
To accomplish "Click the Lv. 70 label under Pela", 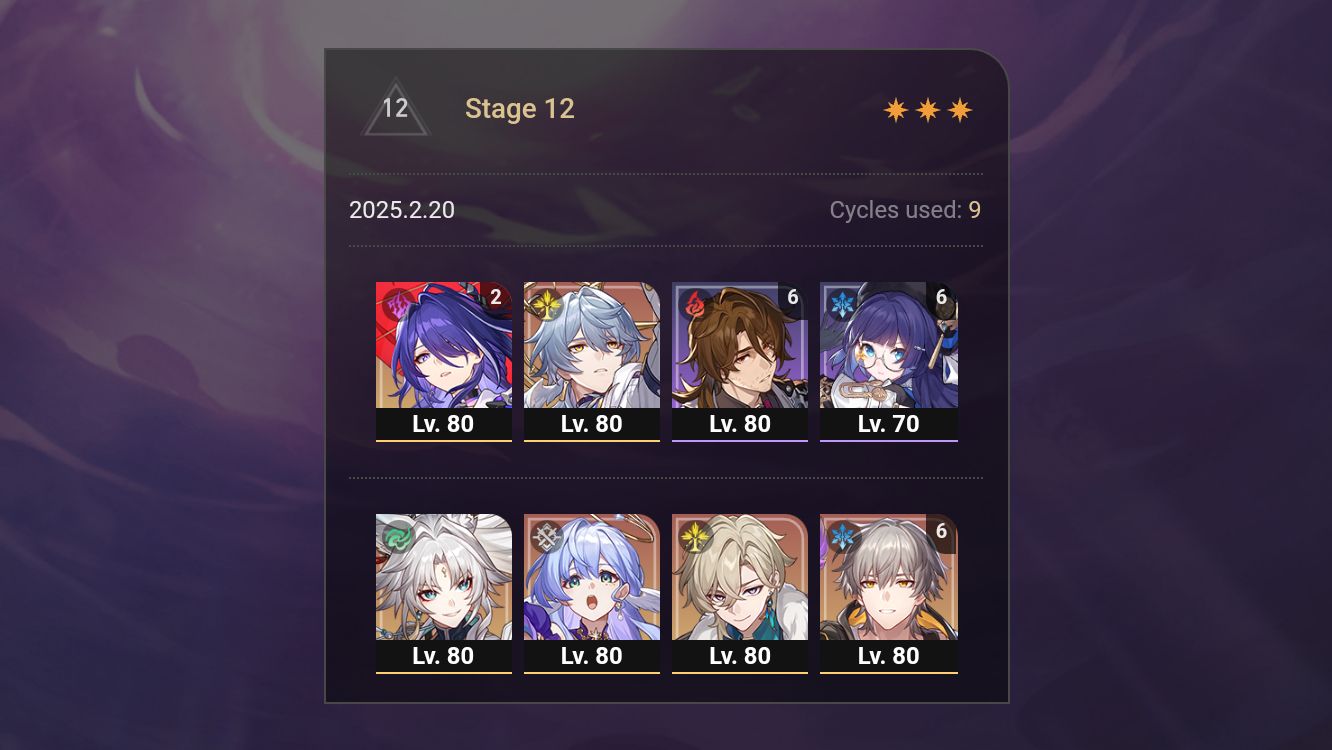I will click(x=888, y=423).
